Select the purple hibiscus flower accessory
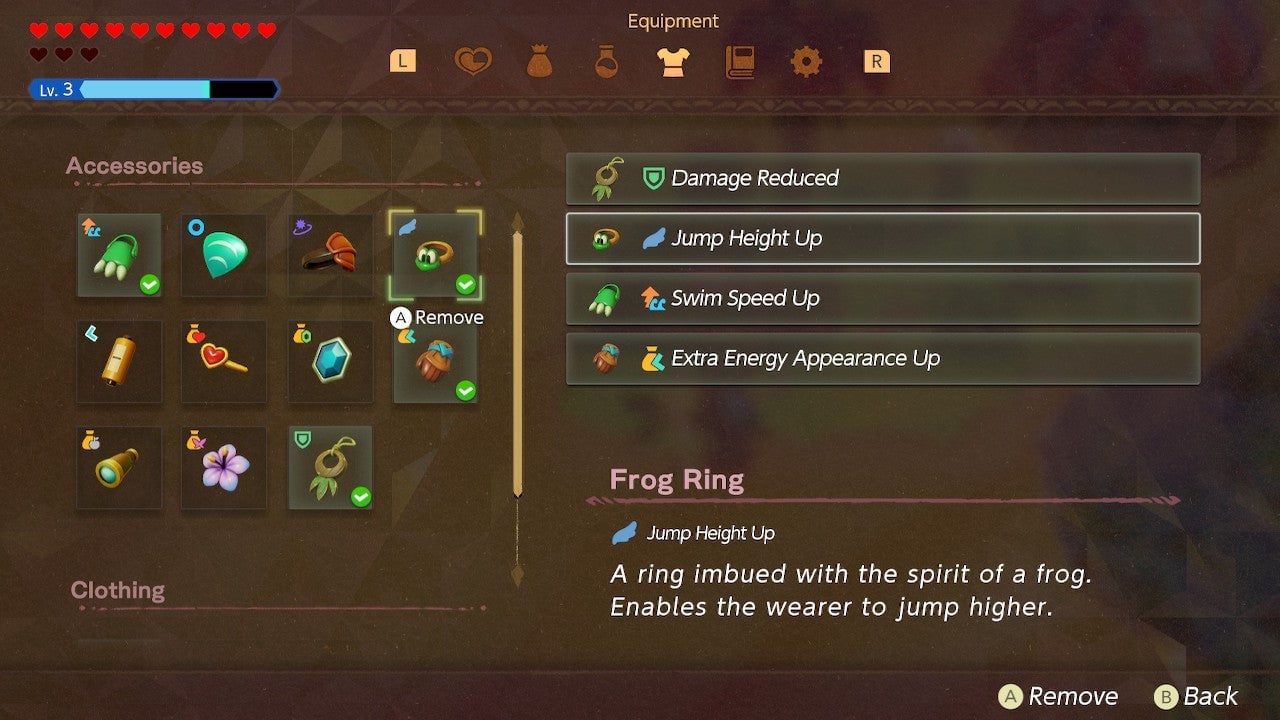Screen dimensions: 1280x720 (x=224, y=468)
